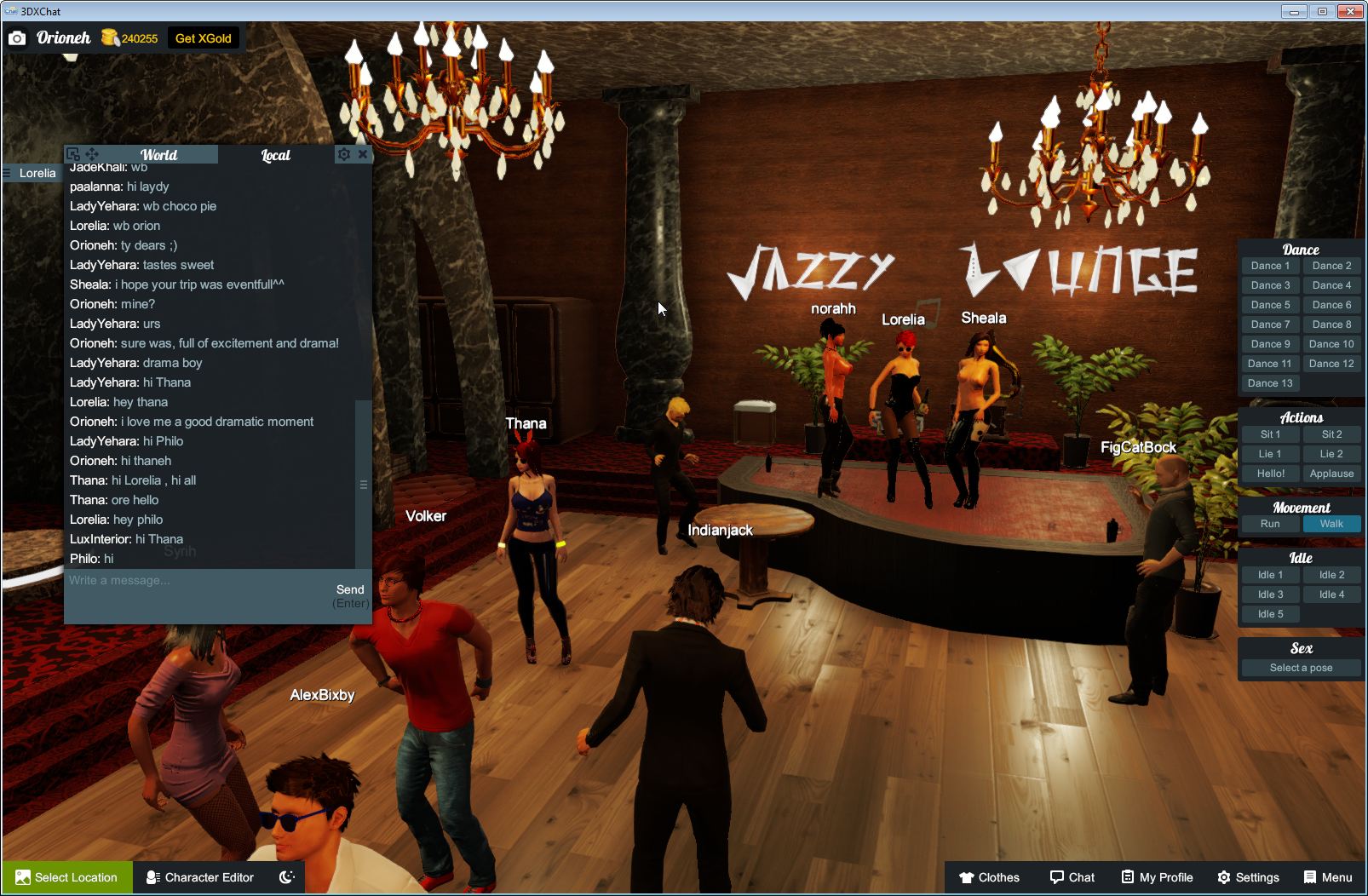Activate the Dance 7 animation
The height and width of the screenshot is (896, 1368).
coord(1270,324)
